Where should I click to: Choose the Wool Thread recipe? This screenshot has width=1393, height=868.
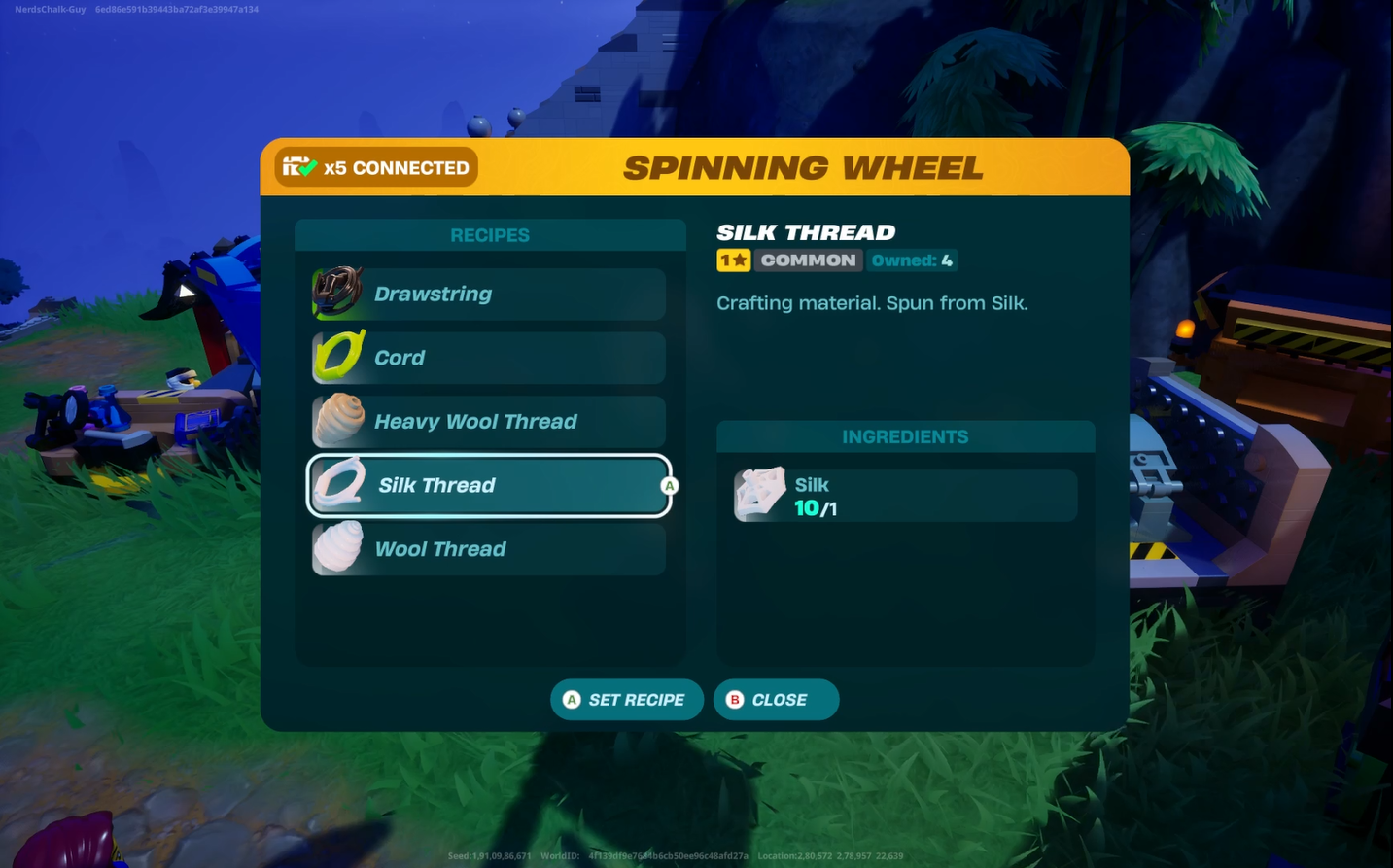(489, 549)
